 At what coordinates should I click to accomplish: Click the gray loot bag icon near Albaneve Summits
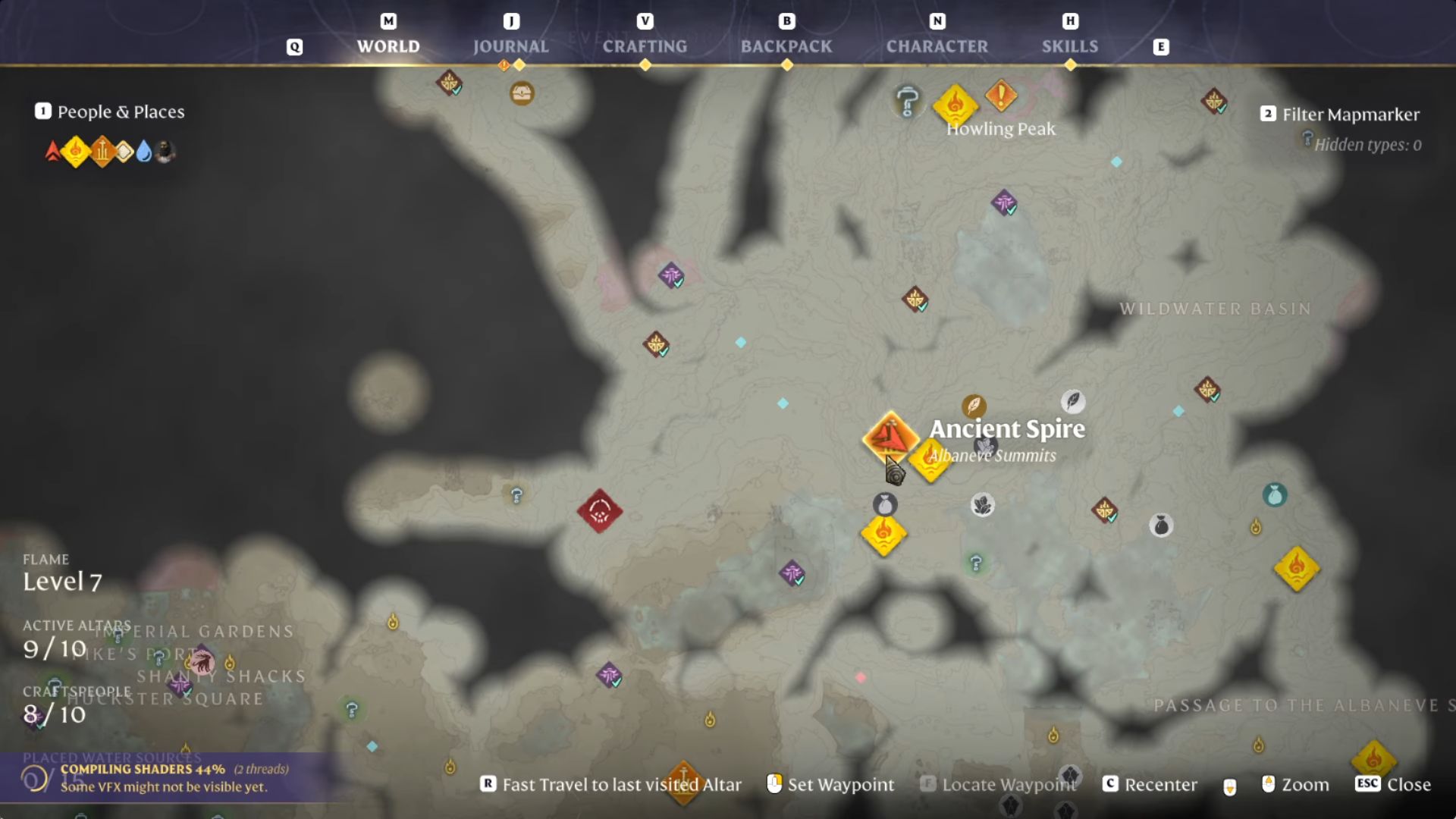tap(886, 504)
